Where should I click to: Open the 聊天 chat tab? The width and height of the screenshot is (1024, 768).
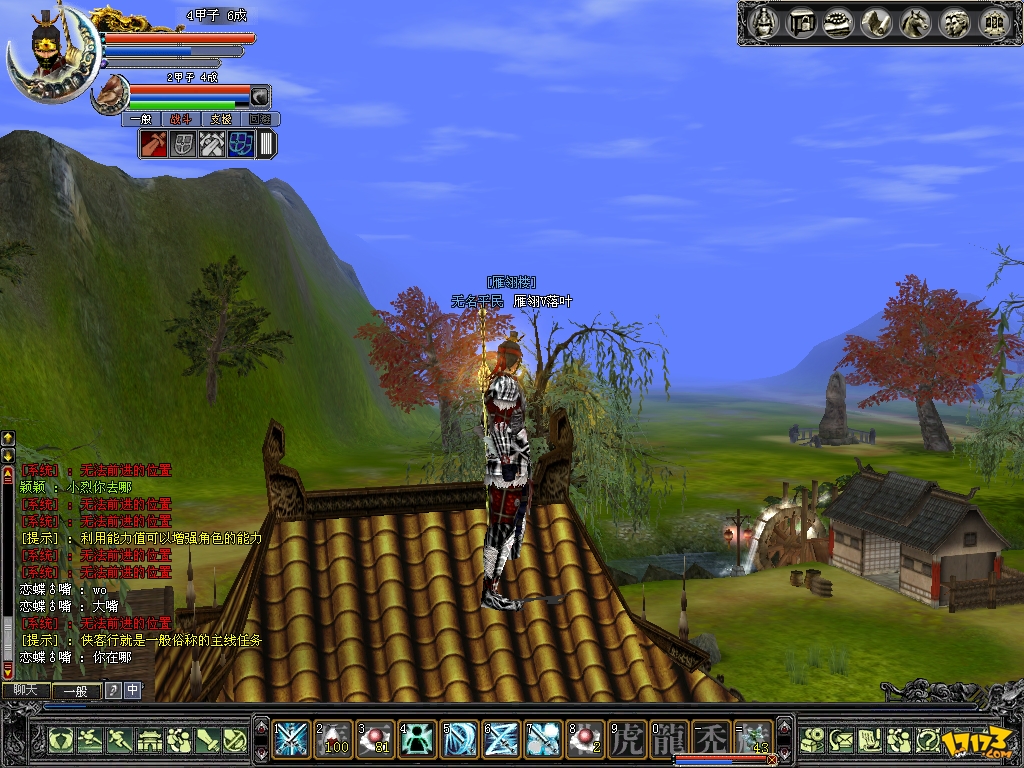[x=25, y=690]
